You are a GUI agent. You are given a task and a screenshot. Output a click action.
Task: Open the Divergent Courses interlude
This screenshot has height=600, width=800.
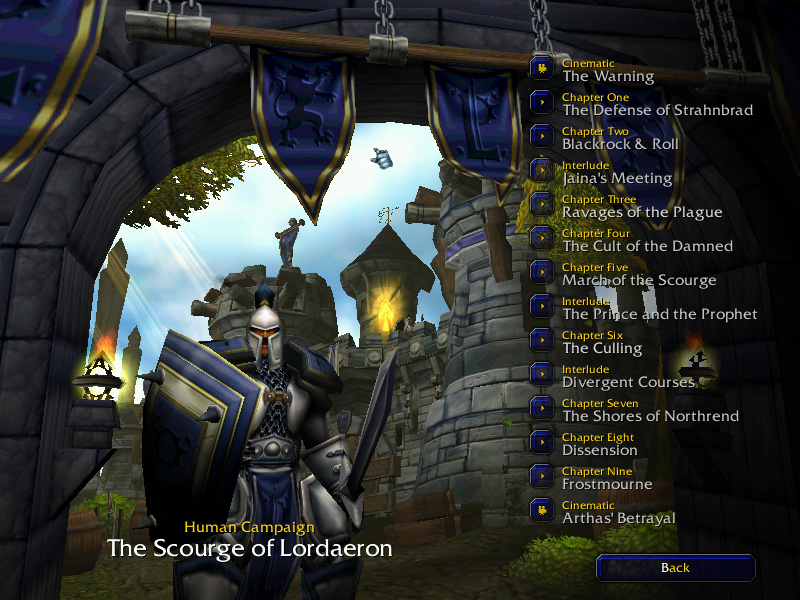542,374
